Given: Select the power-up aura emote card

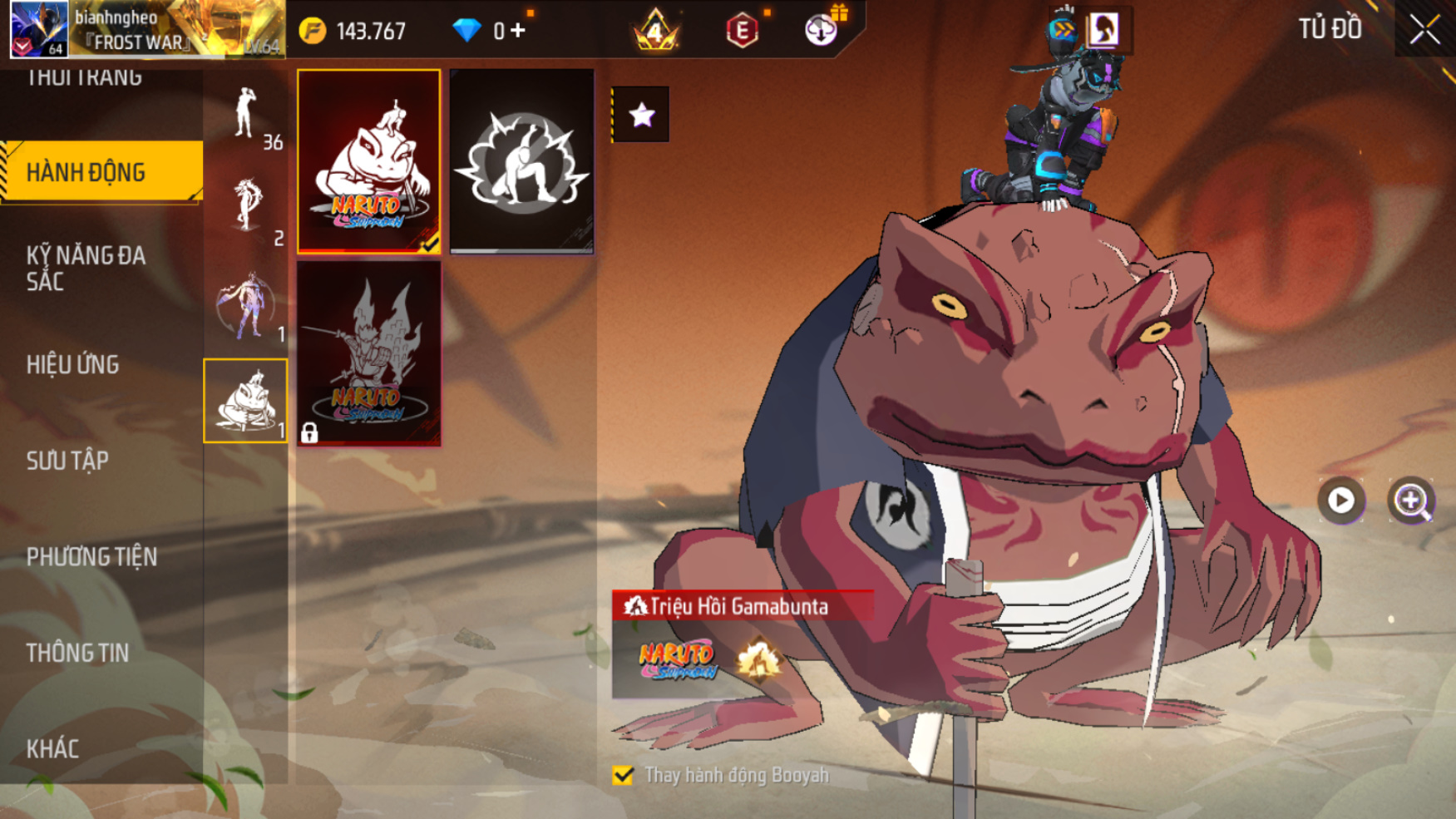Looking at the screenshot, I should 521,161.
